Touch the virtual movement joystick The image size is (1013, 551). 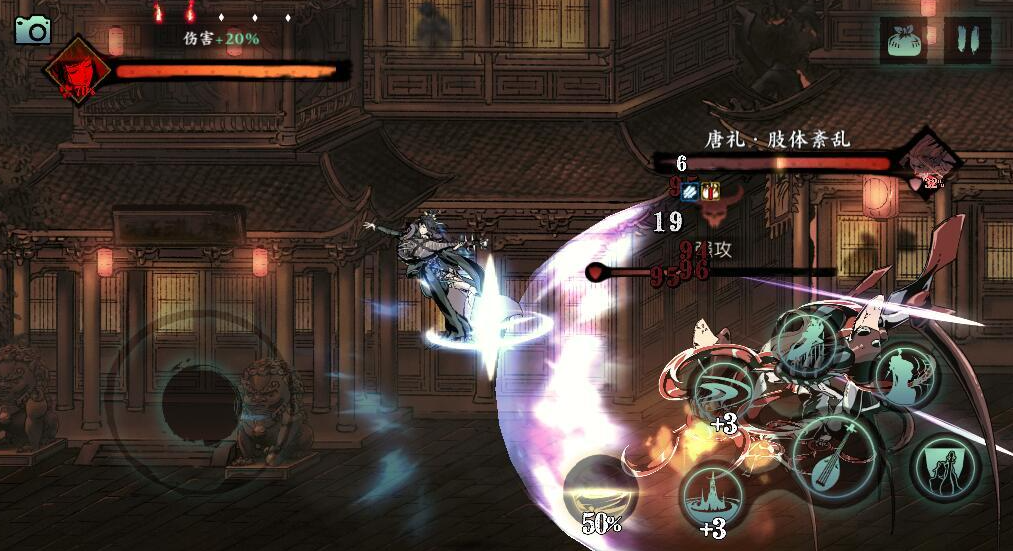tap(200, 395)
